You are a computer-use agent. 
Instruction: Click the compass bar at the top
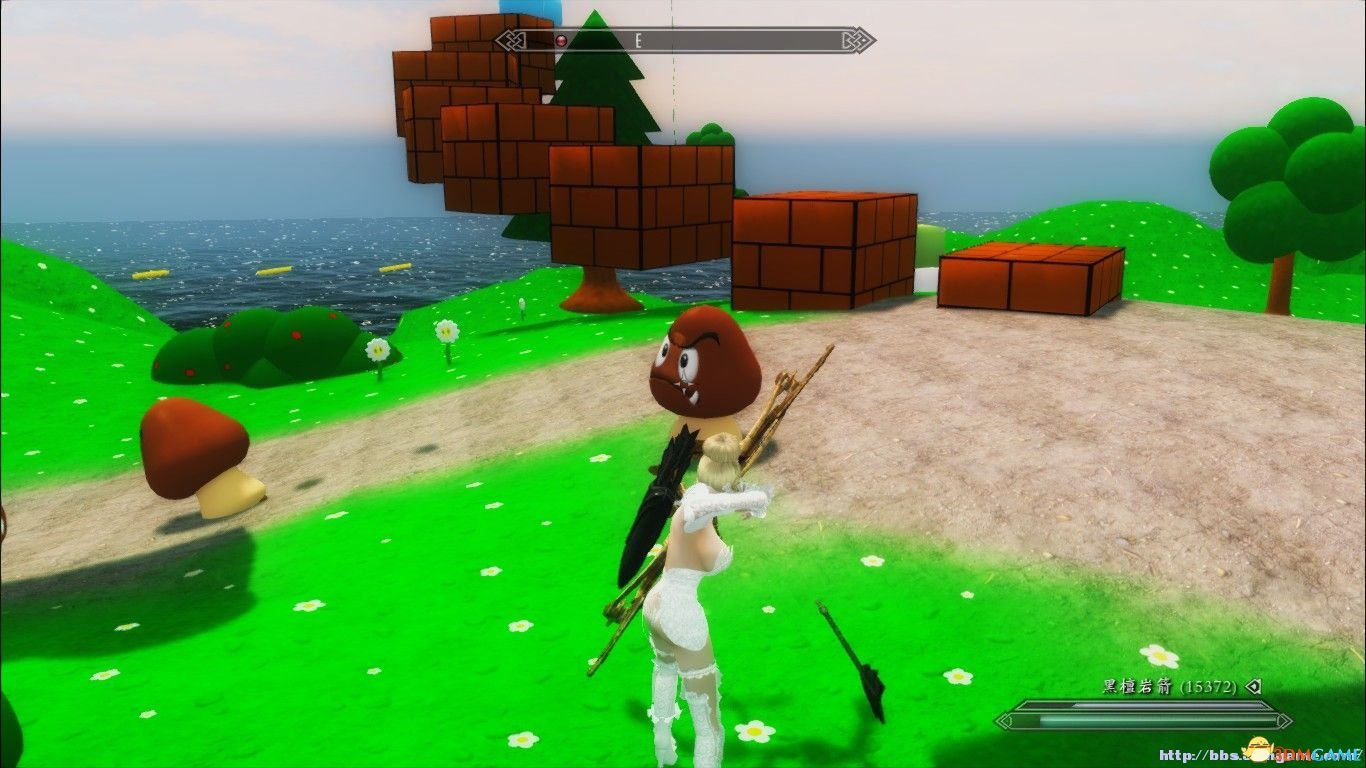click(685, 41)
